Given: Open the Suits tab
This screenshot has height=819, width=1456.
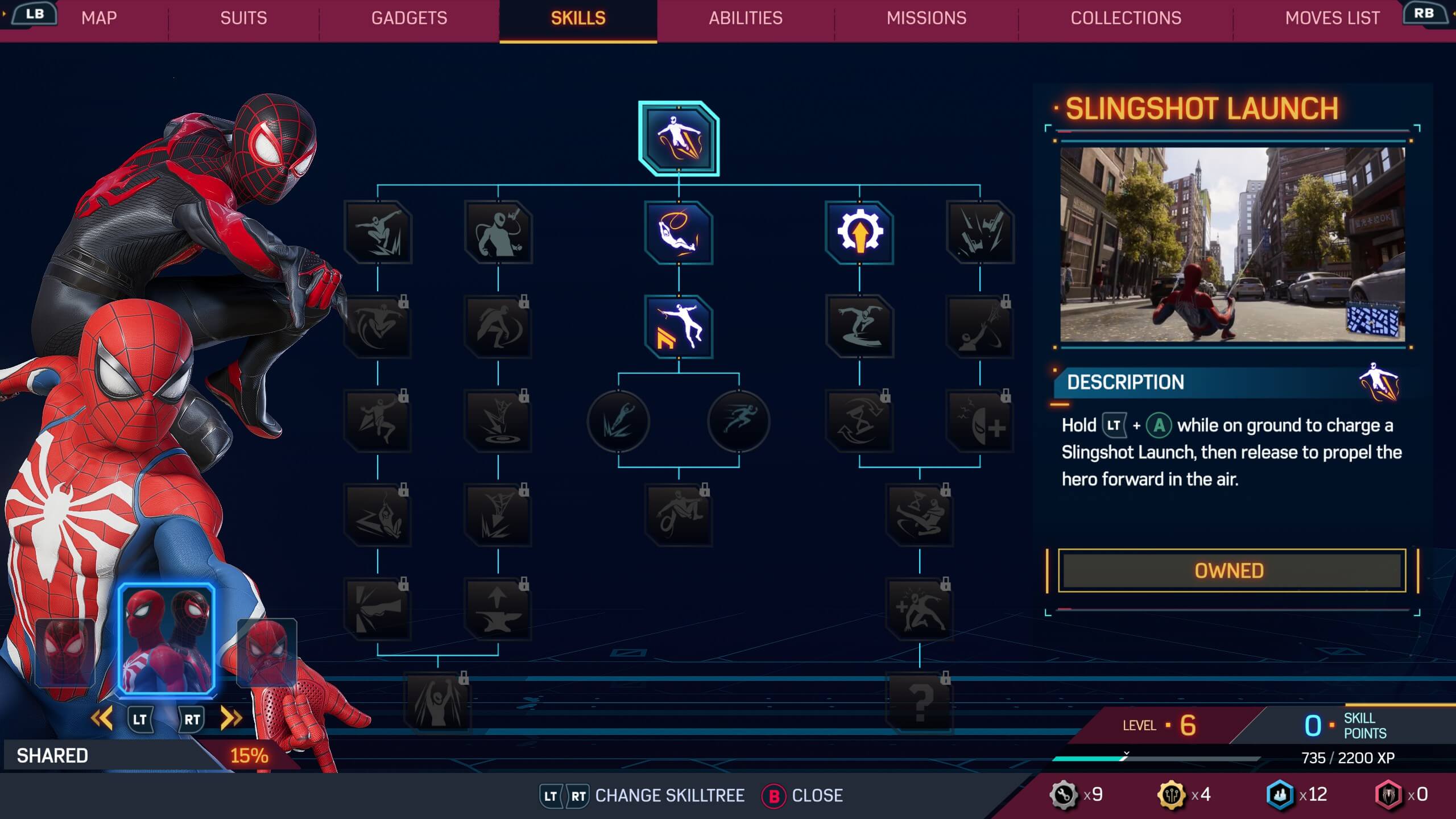Looking at the screenshot, I should pos(243,18).
